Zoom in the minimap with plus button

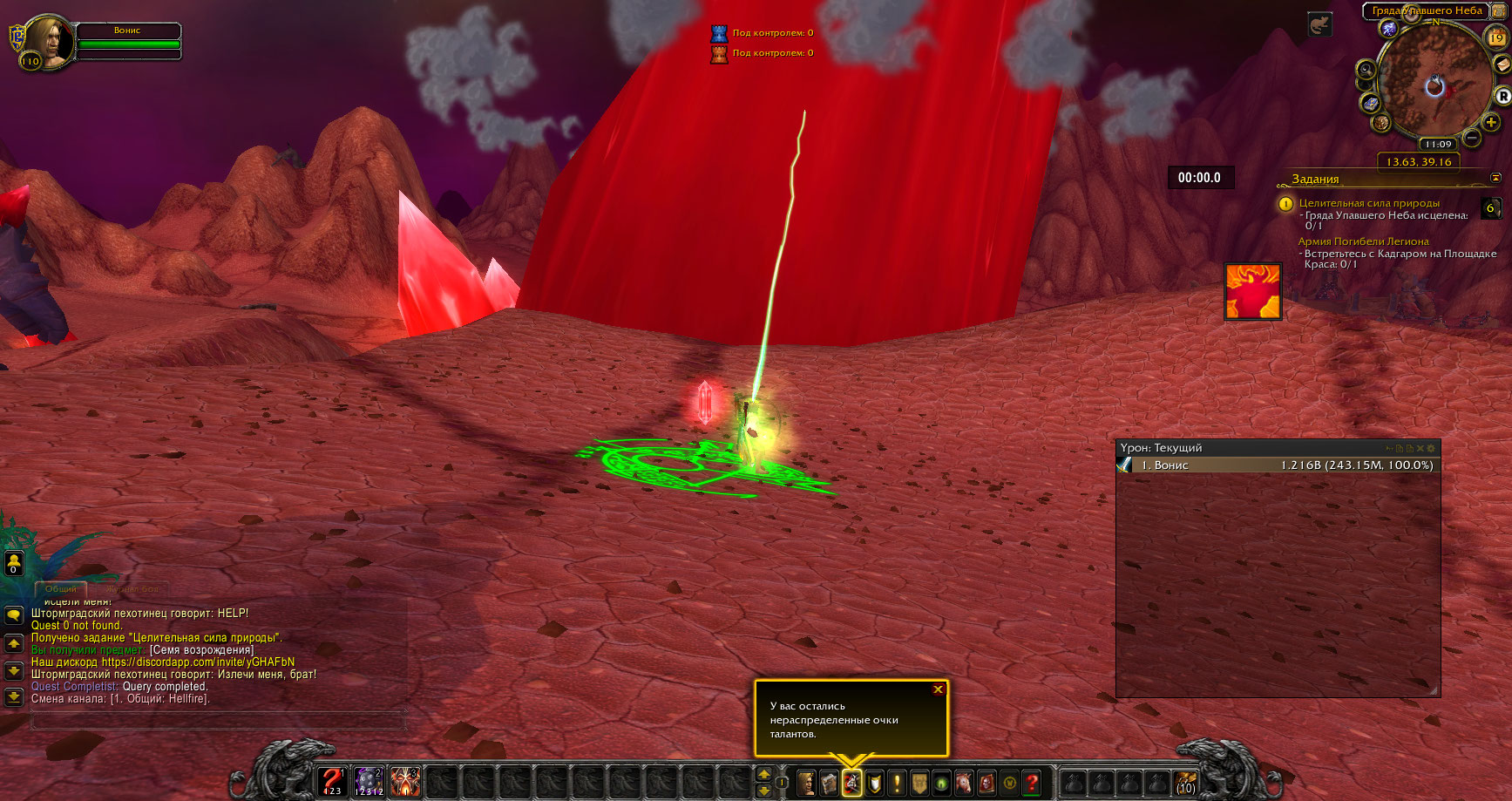pos(1491,123)
